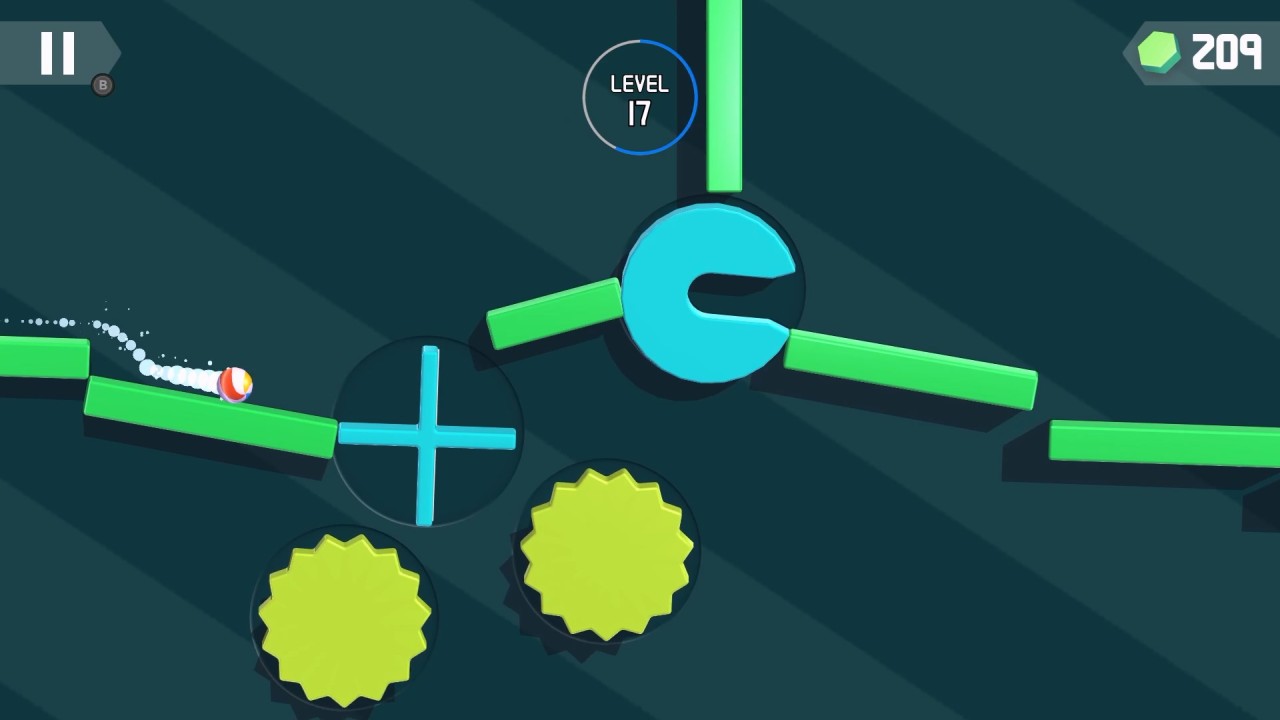Click the rolling ball with white trail

pos(237,385)
